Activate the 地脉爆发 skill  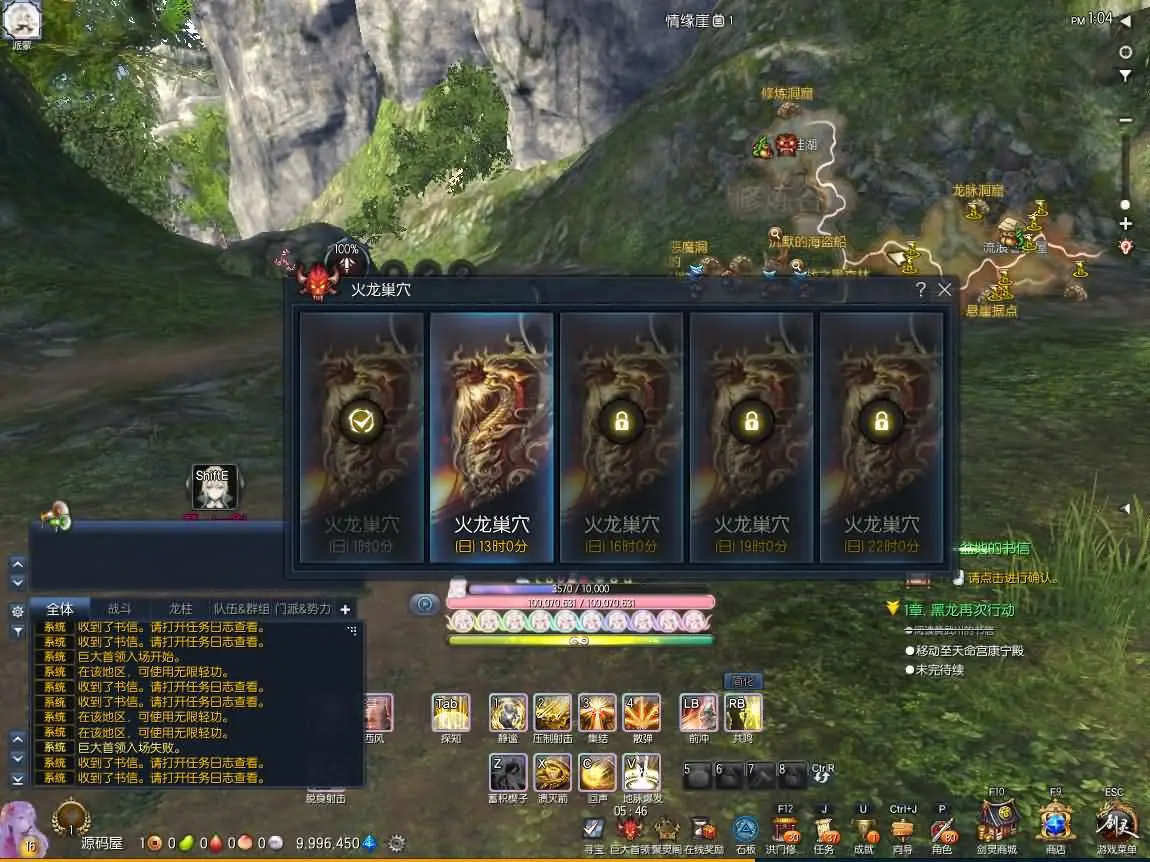(641, 773)
